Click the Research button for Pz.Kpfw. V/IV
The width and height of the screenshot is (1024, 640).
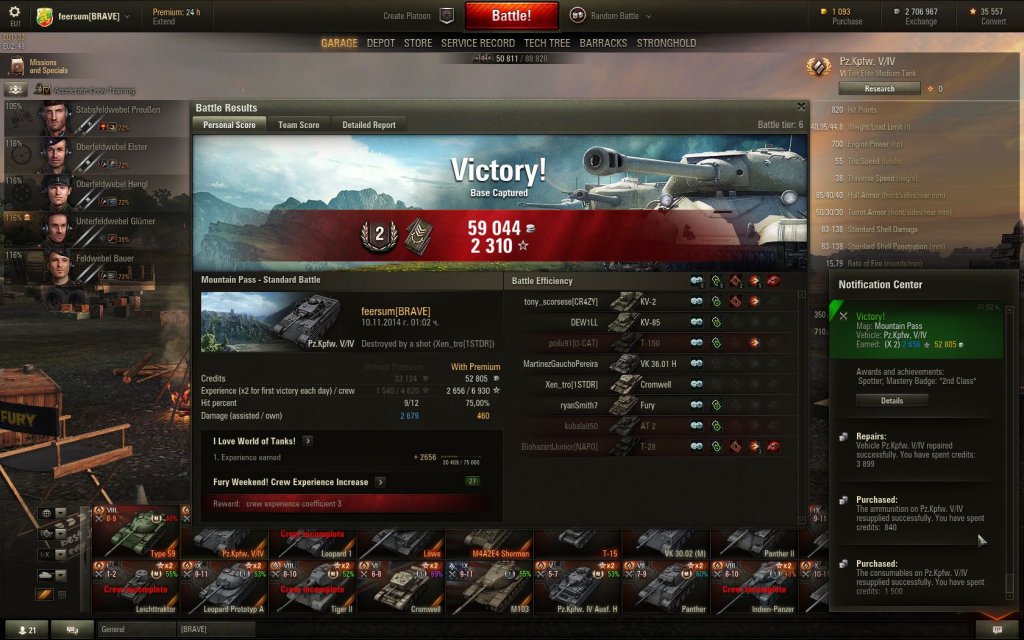[879, 88]
